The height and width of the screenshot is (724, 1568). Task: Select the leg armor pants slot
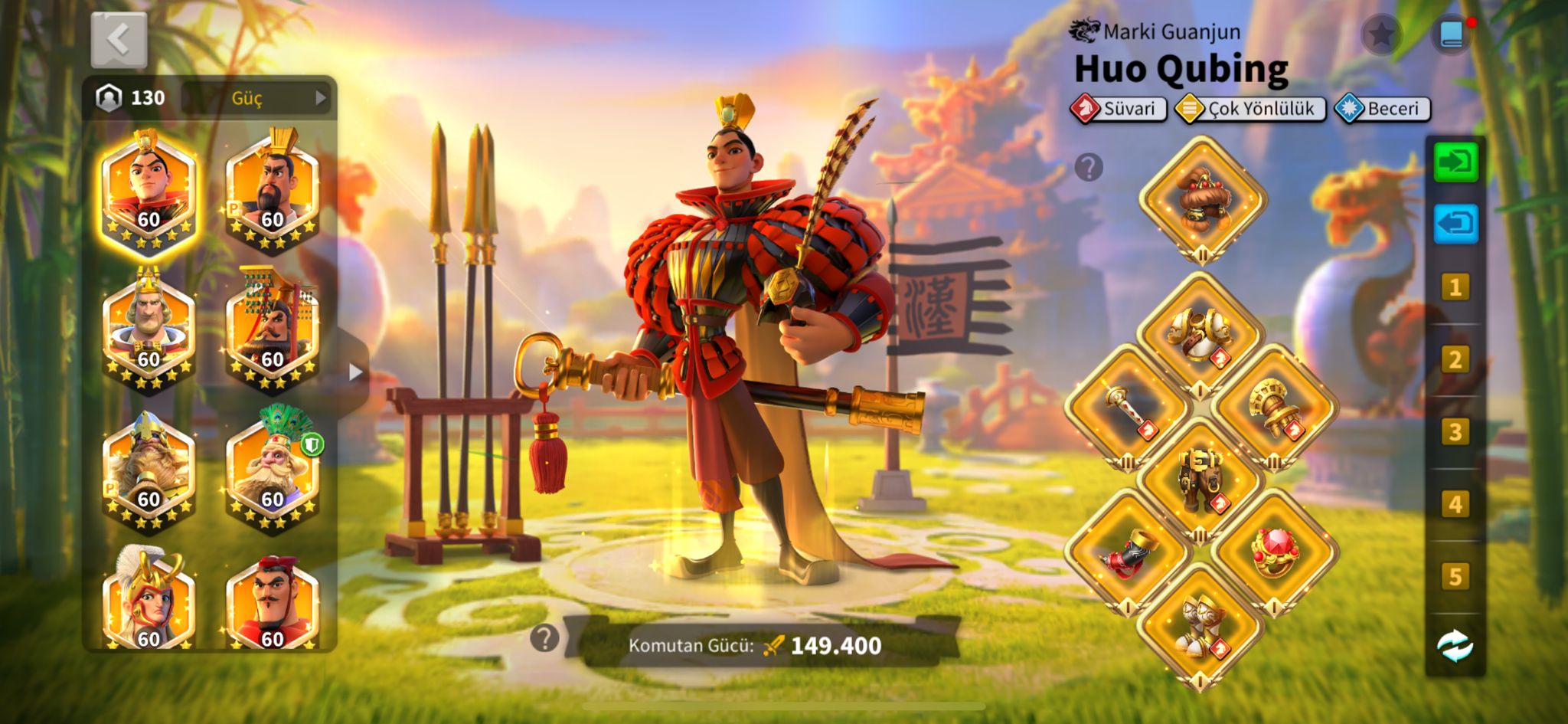1200,480
